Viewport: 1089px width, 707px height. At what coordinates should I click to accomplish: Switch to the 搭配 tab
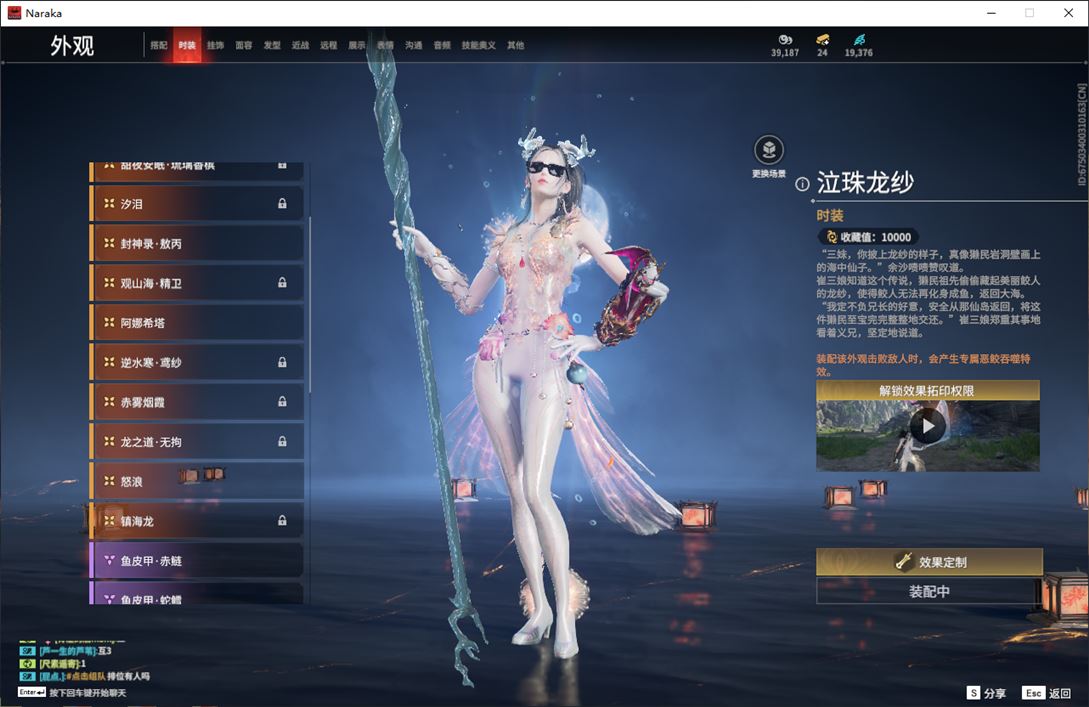159,45
